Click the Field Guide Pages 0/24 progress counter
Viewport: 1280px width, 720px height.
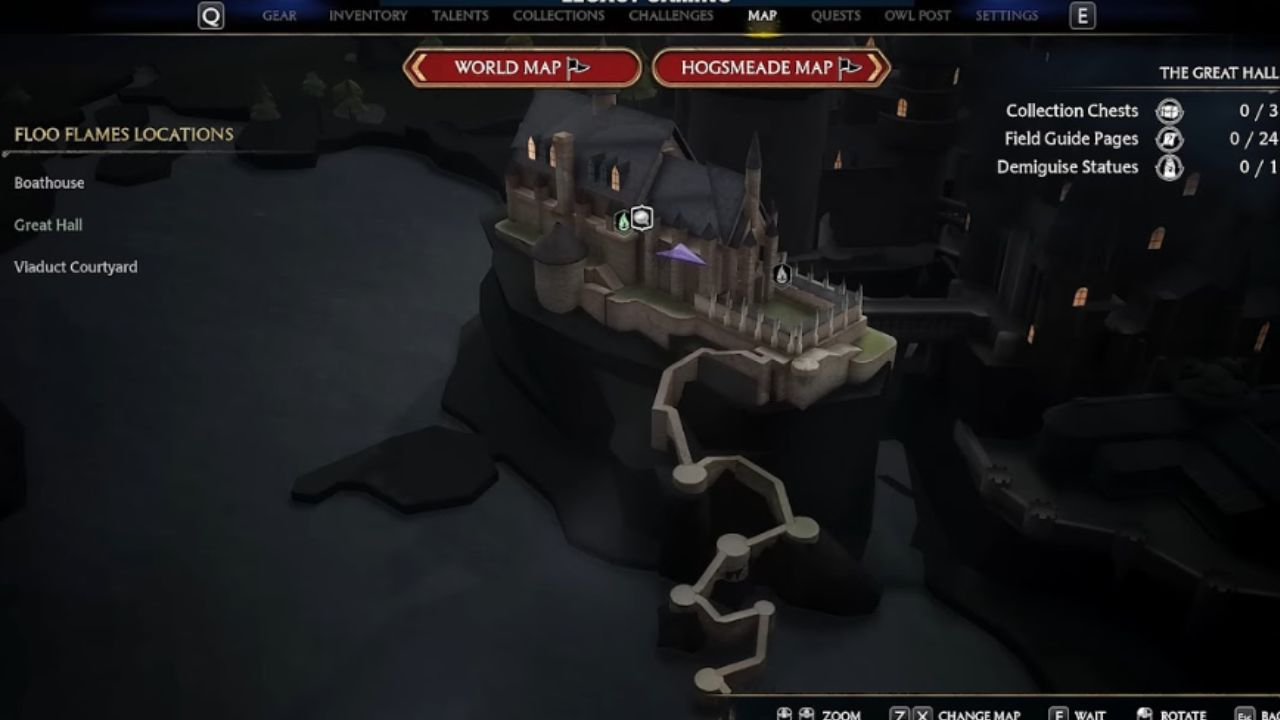tap(1254, 139)
